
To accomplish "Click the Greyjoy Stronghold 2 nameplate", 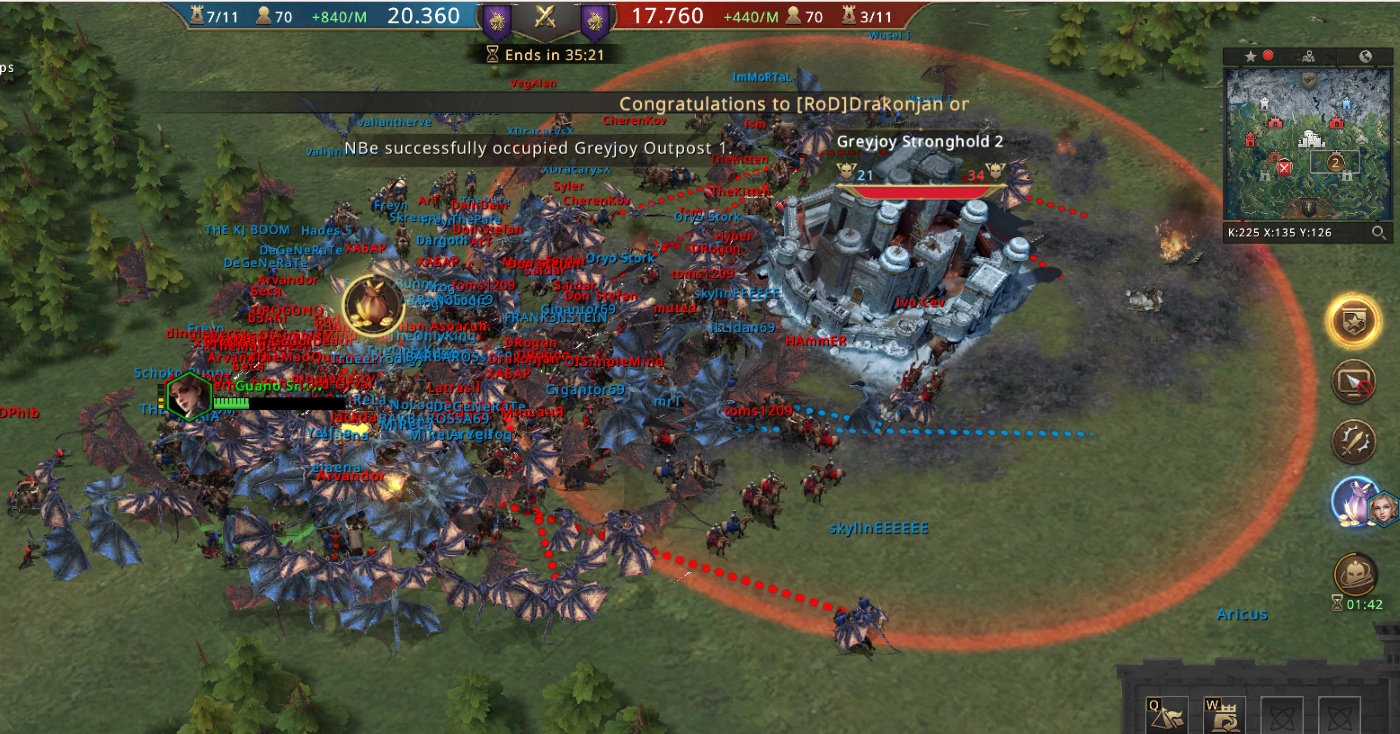I will (x=919, y=142).
